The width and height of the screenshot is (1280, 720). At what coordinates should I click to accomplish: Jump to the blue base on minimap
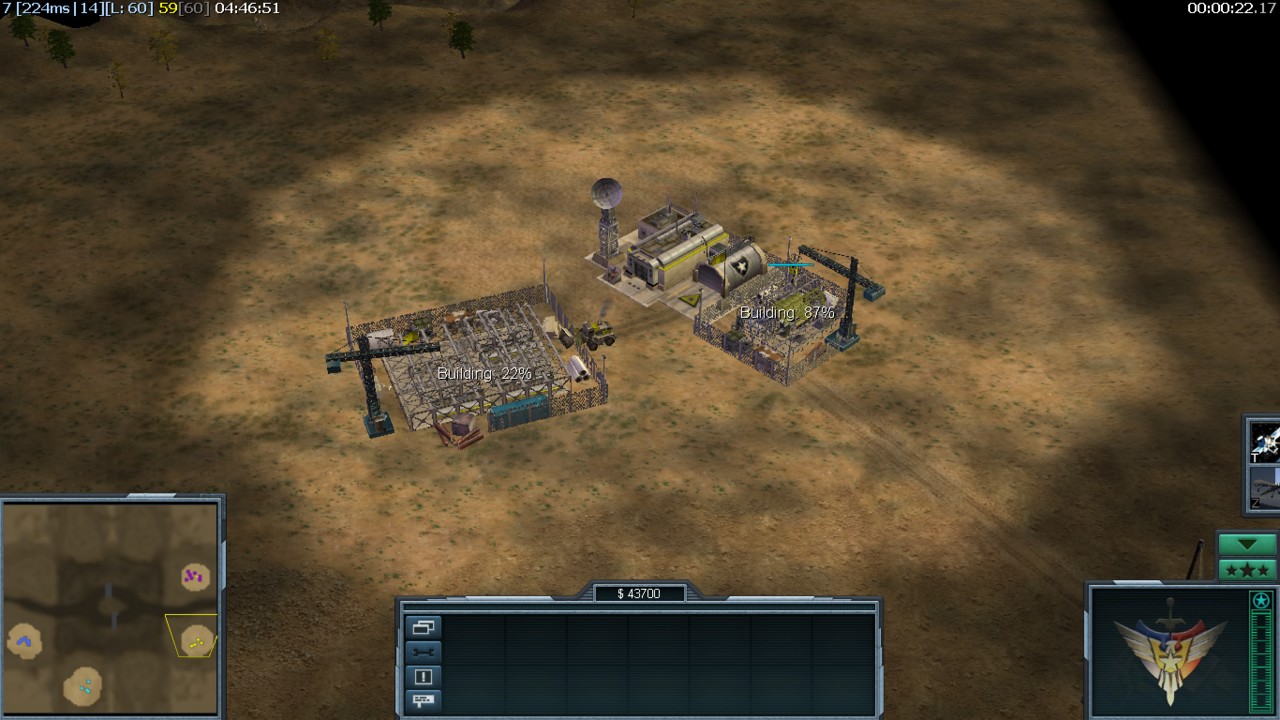point(24,640)
